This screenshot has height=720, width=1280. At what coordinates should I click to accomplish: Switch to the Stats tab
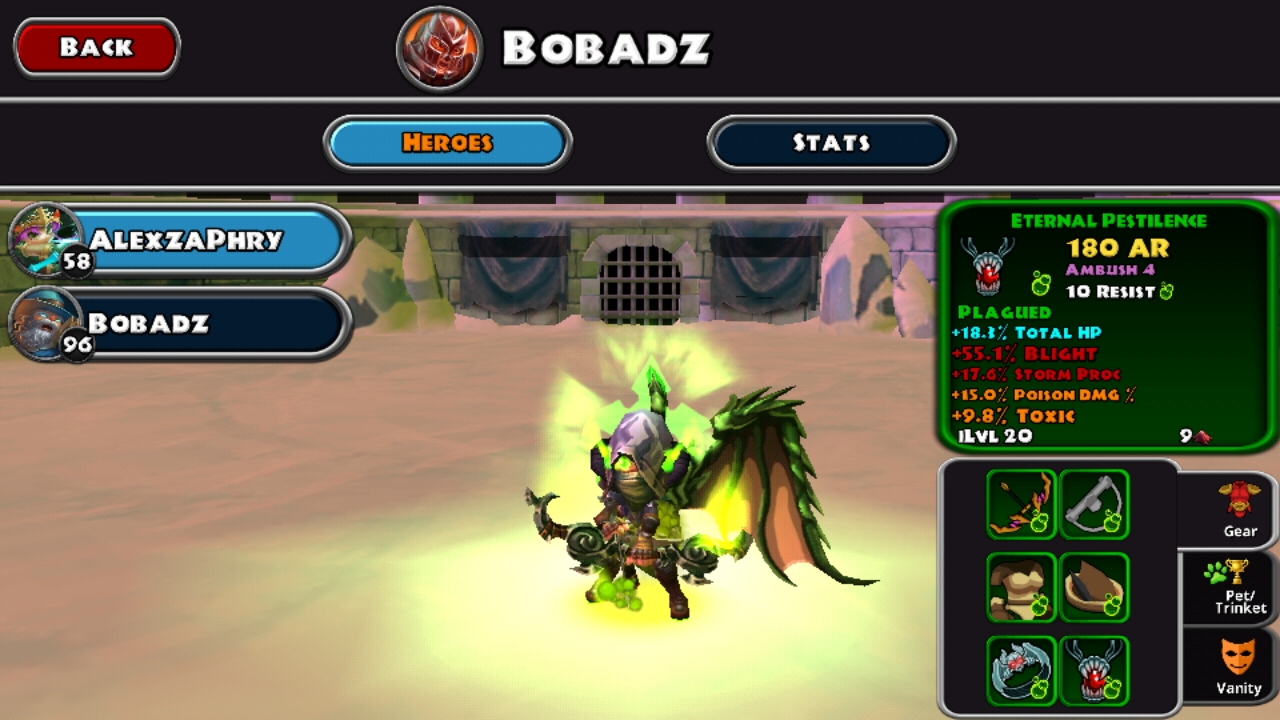(x=831, y=143)
